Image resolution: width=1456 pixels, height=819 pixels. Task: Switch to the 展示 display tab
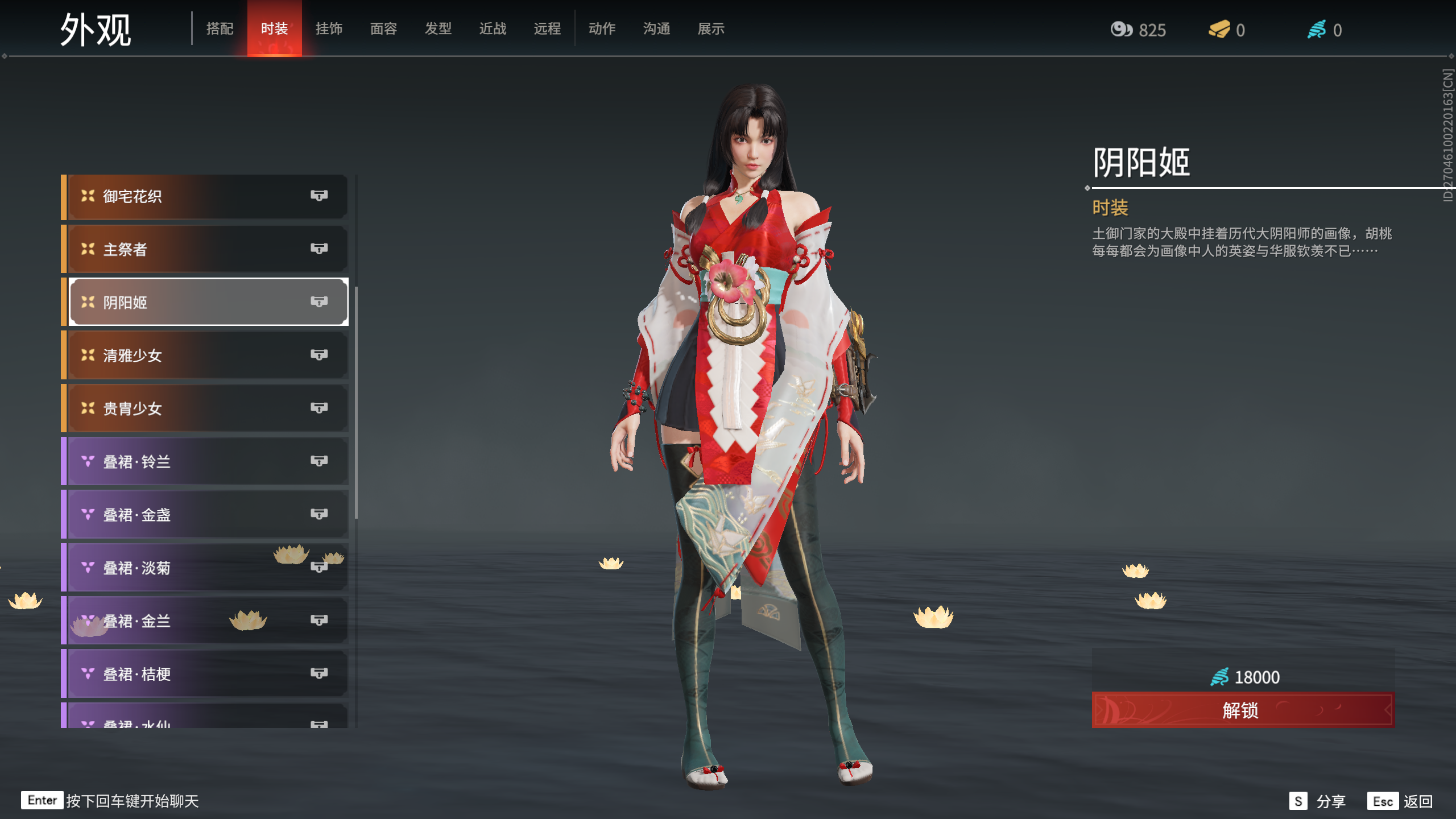pyautogui.click(x=711, y=28)
